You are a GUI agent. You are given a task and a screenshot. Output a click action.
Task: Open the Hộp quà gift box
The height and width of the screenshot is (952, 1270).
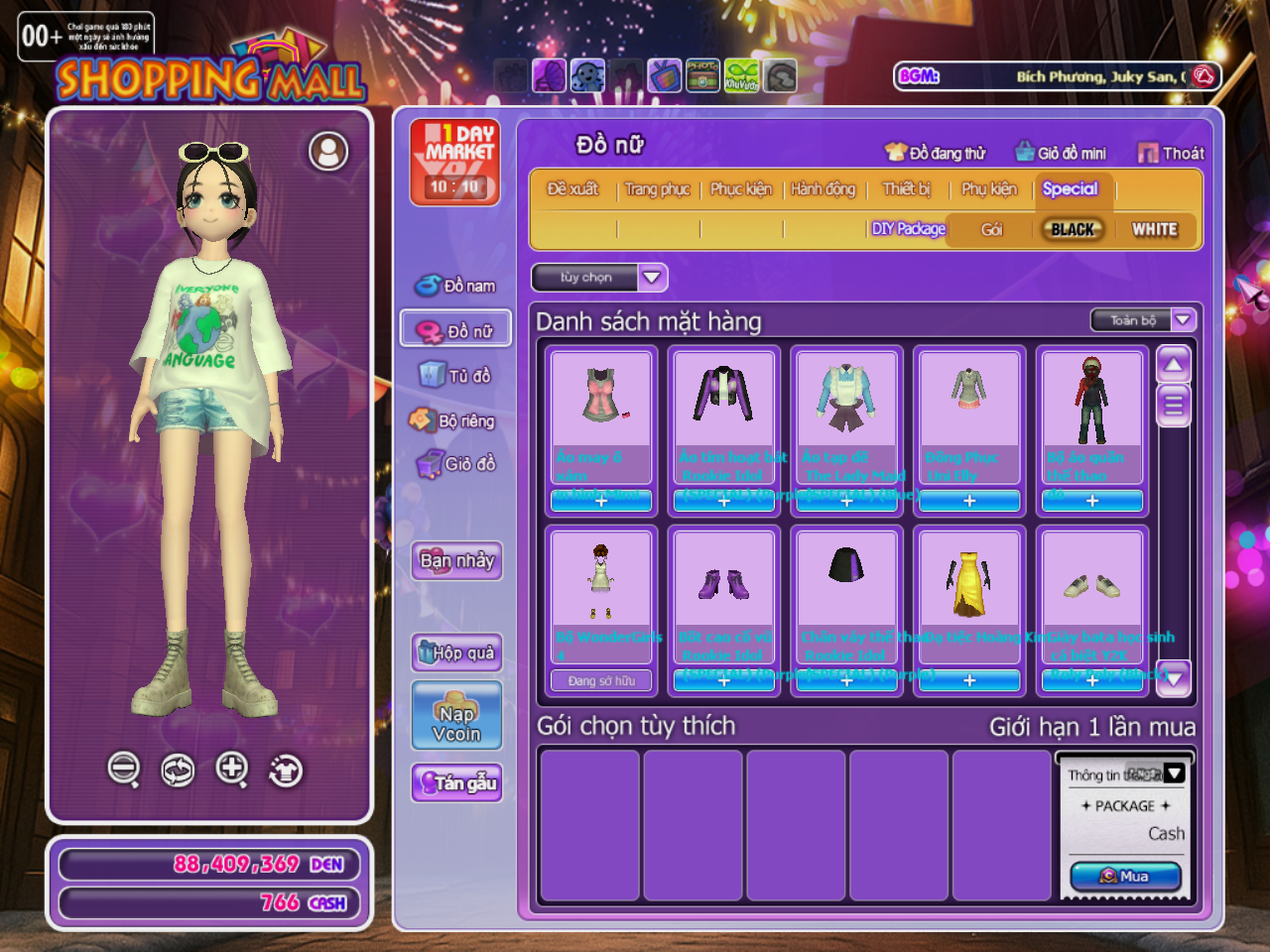(x=456, y=652)
